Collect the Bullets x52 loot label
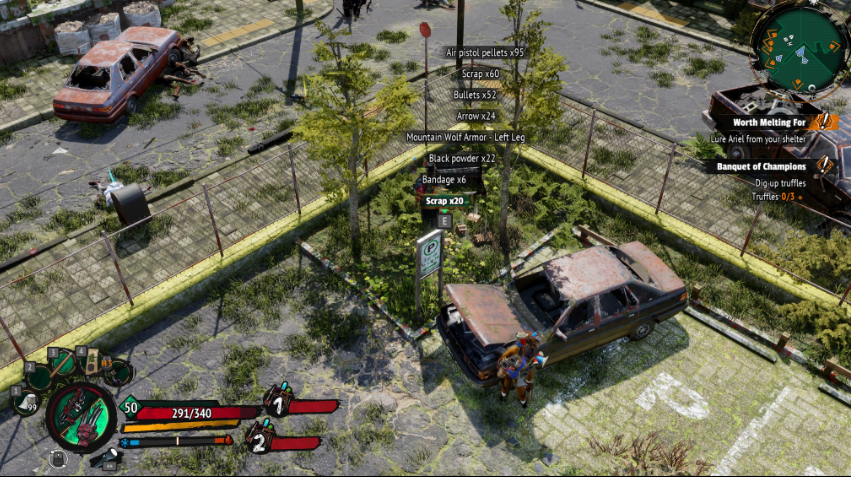851x477 pixels. 475,95
